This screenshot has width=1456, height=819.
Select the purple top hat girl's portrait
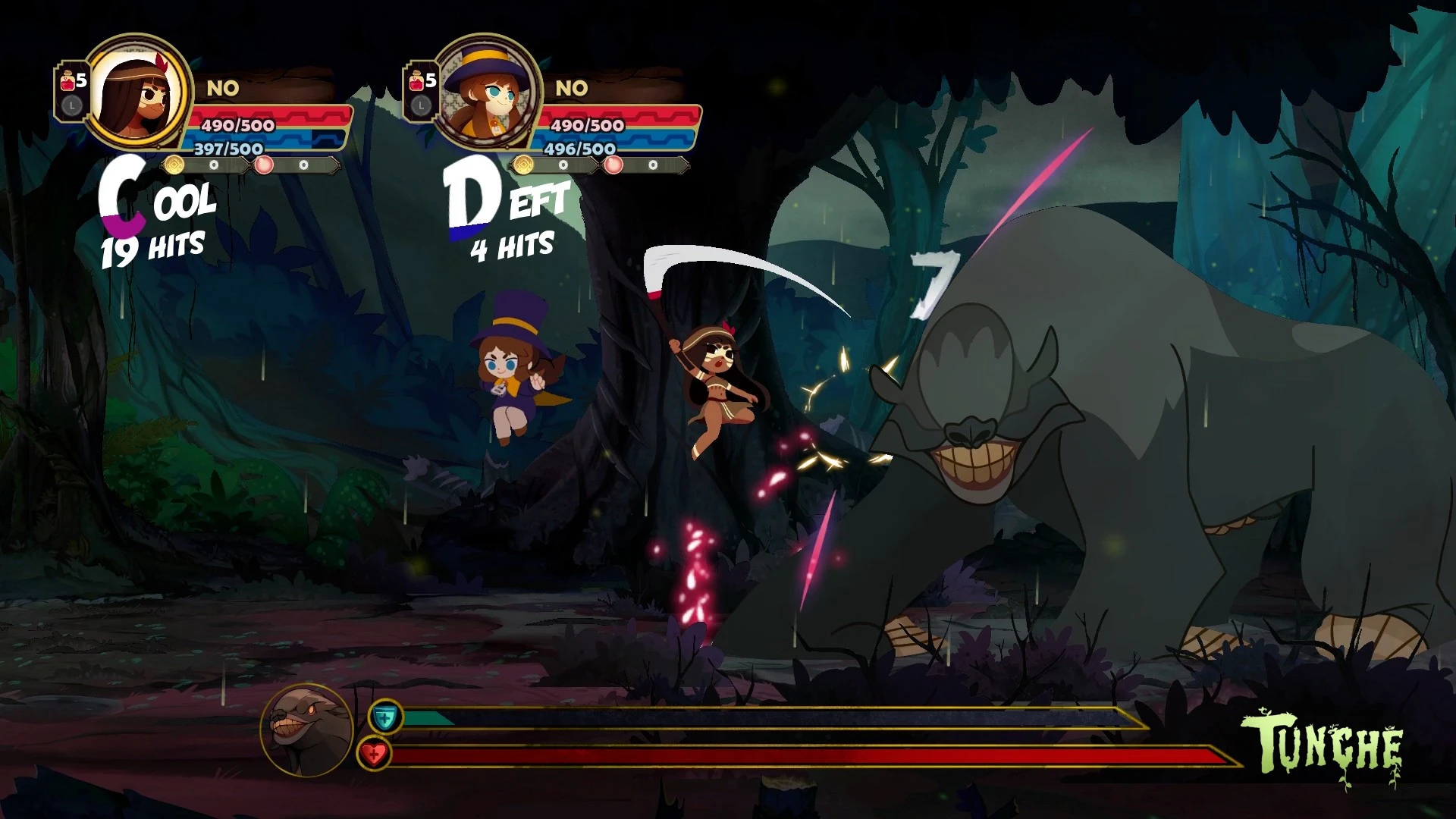(x=487, y=93)
